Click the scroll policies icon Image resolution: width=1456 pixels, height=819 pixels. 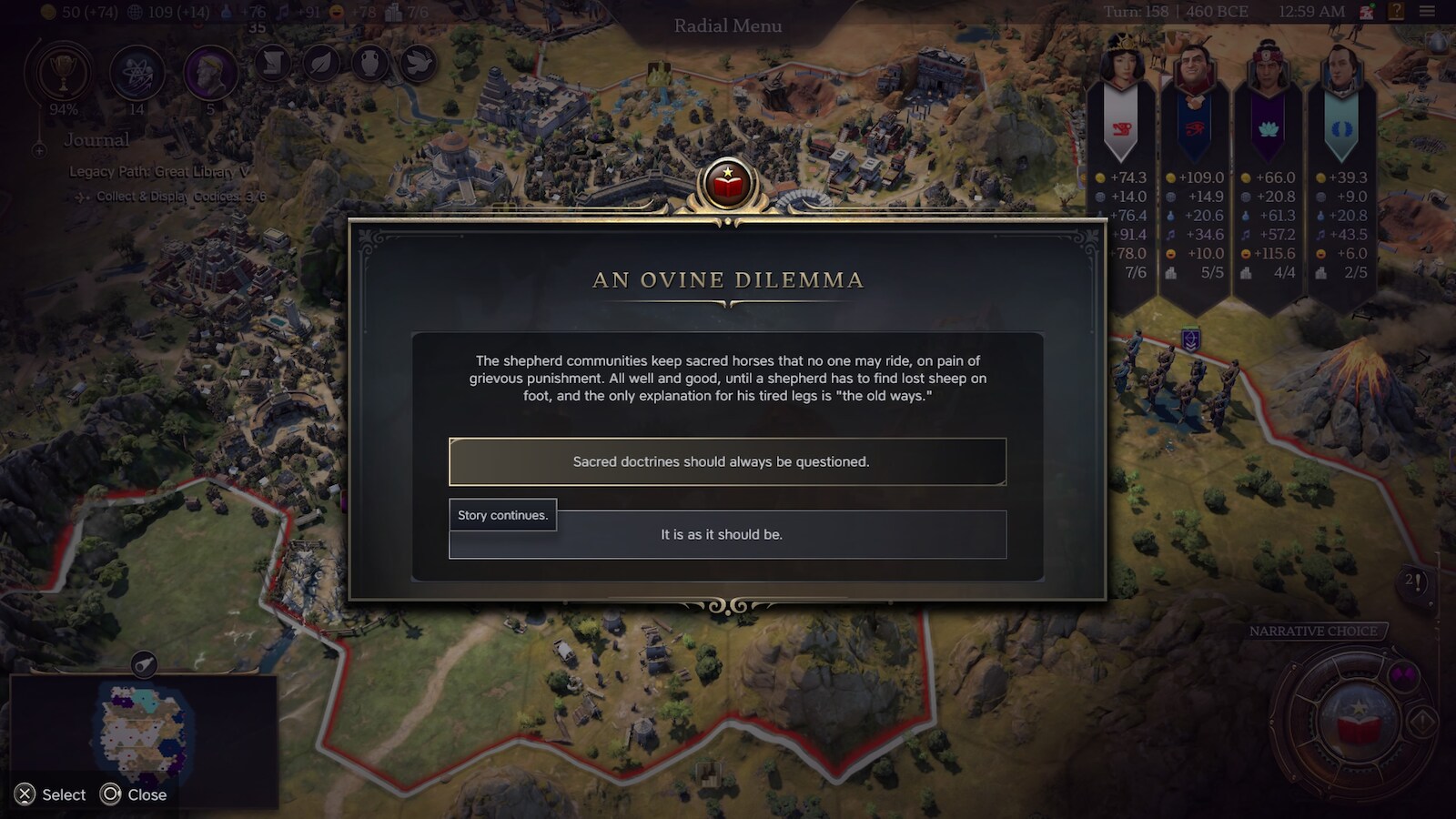pyautogui.click(x=272, y=63)
